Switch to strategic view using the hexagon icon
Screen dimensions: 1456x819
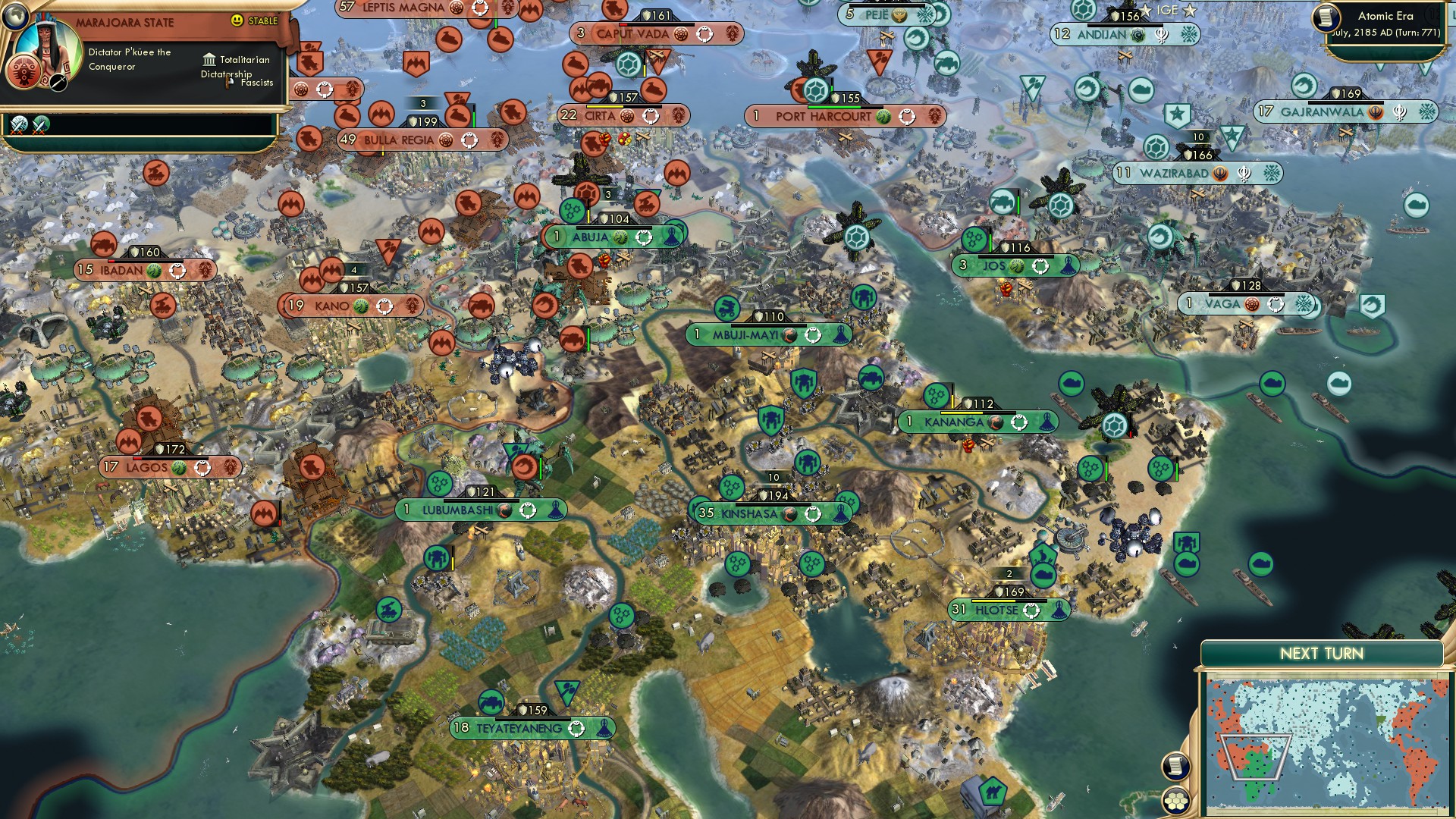pos(1175,802)
